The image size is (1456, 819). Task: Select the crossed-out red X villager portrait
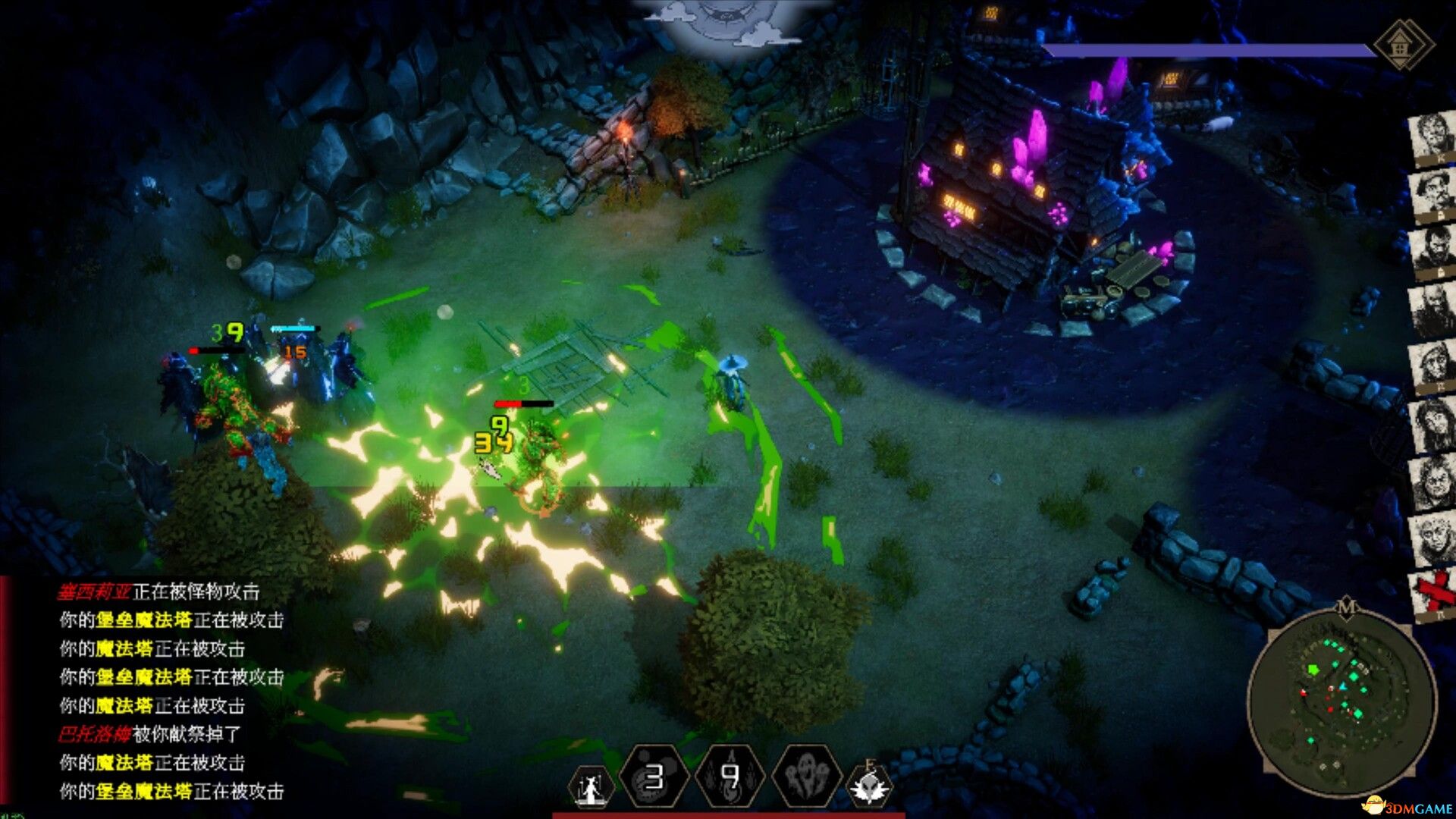pyautogui.click(x=1432, y=593)
